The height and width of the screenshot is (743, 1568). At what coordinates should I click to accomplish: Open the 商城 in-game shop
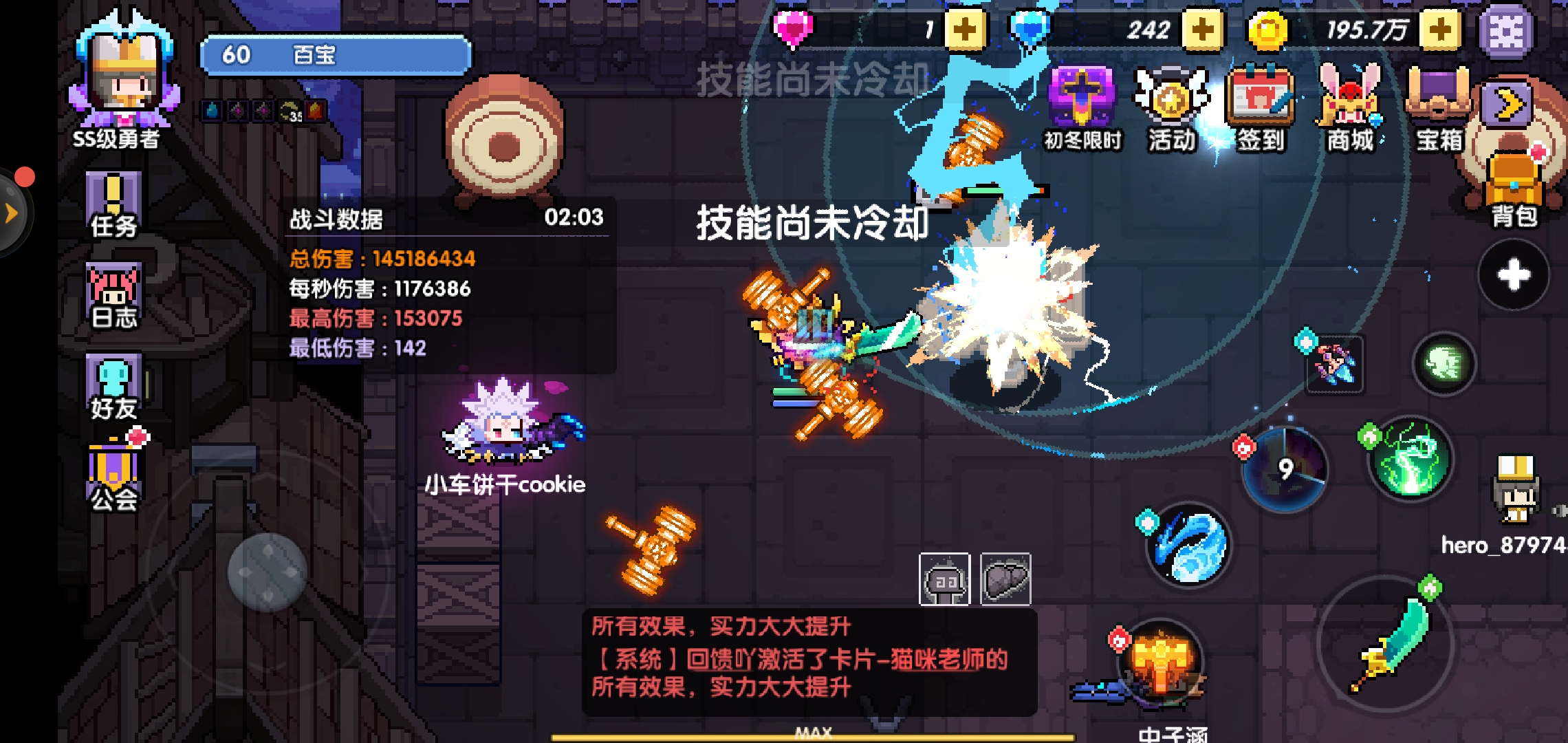[1349, 107]
